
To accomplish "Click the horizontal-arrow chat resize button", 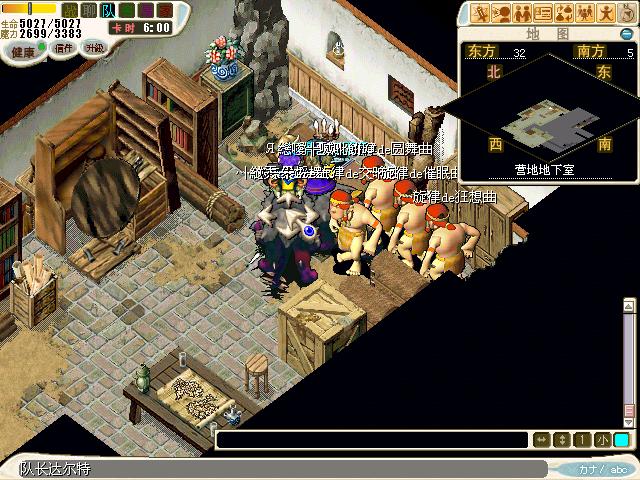I will [541, 439].
